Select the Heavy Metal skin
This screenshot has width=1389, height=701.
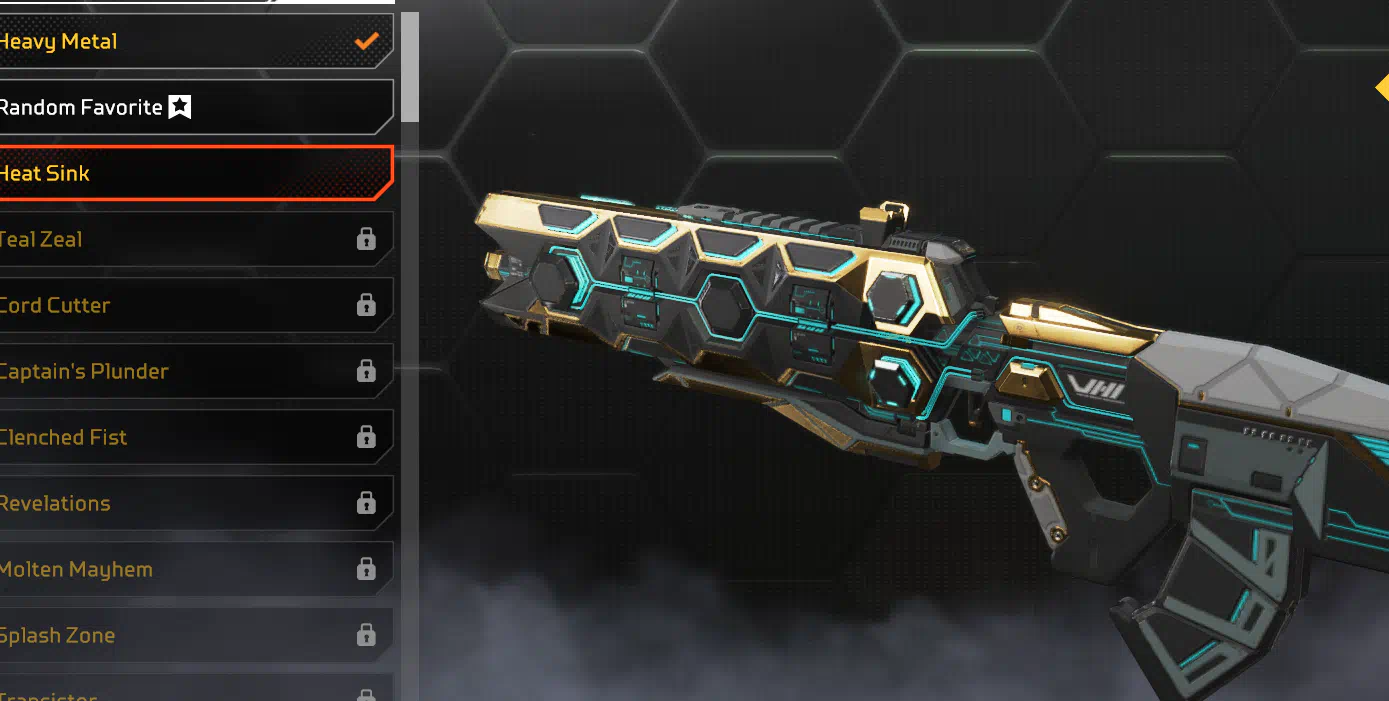(x=190, y=42)
